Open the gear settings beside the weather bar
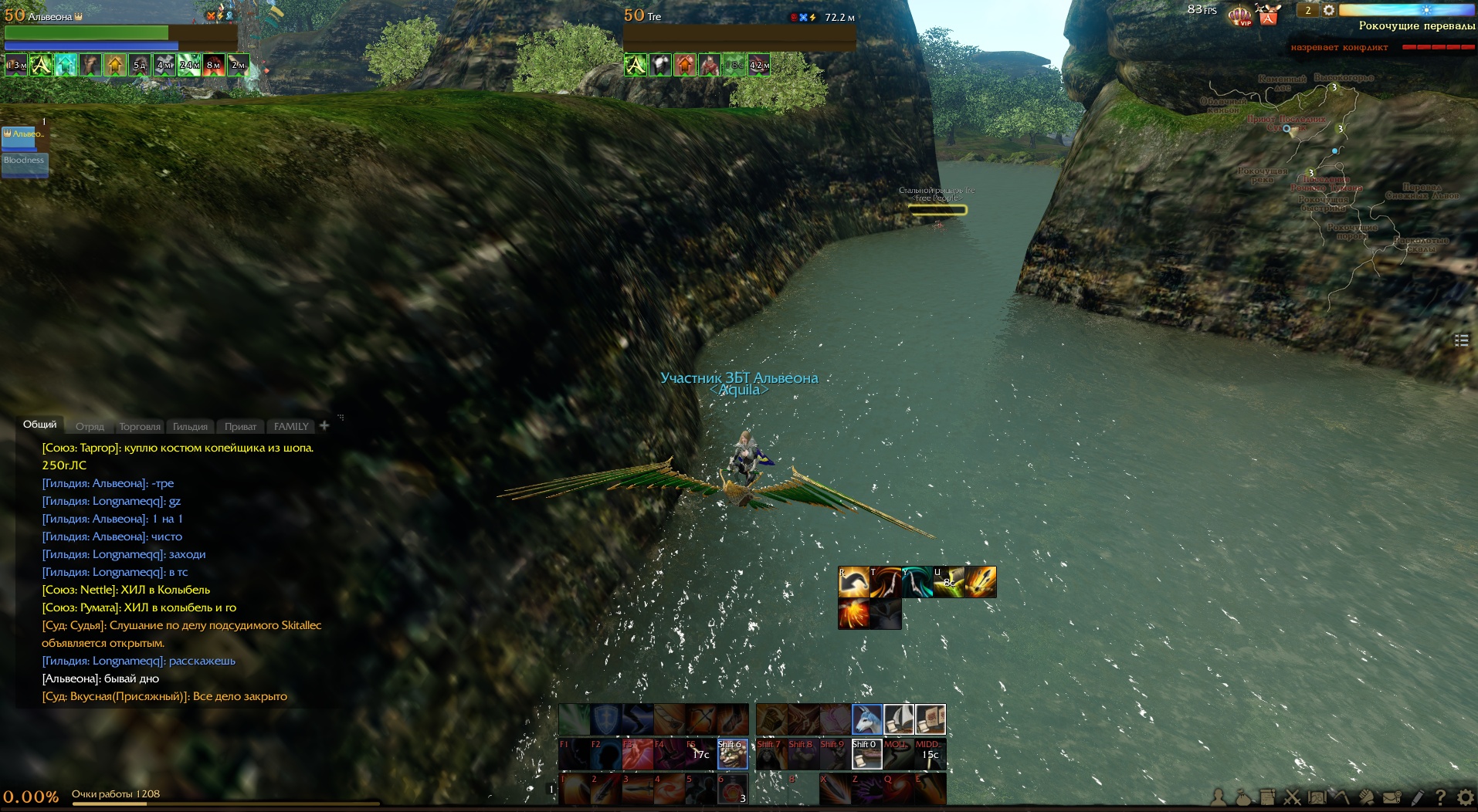Image resolution: width=1478 pixels, height=812 pixels. 1329,10
